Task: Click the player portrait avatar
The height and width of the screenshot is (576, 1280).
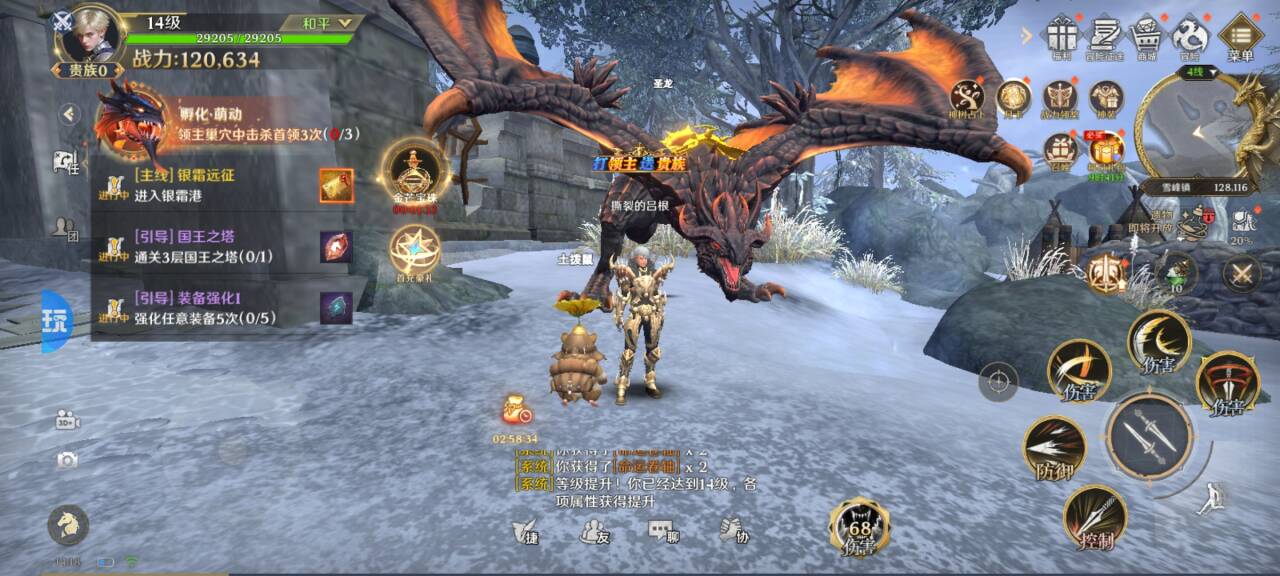Action: [89, 36]
